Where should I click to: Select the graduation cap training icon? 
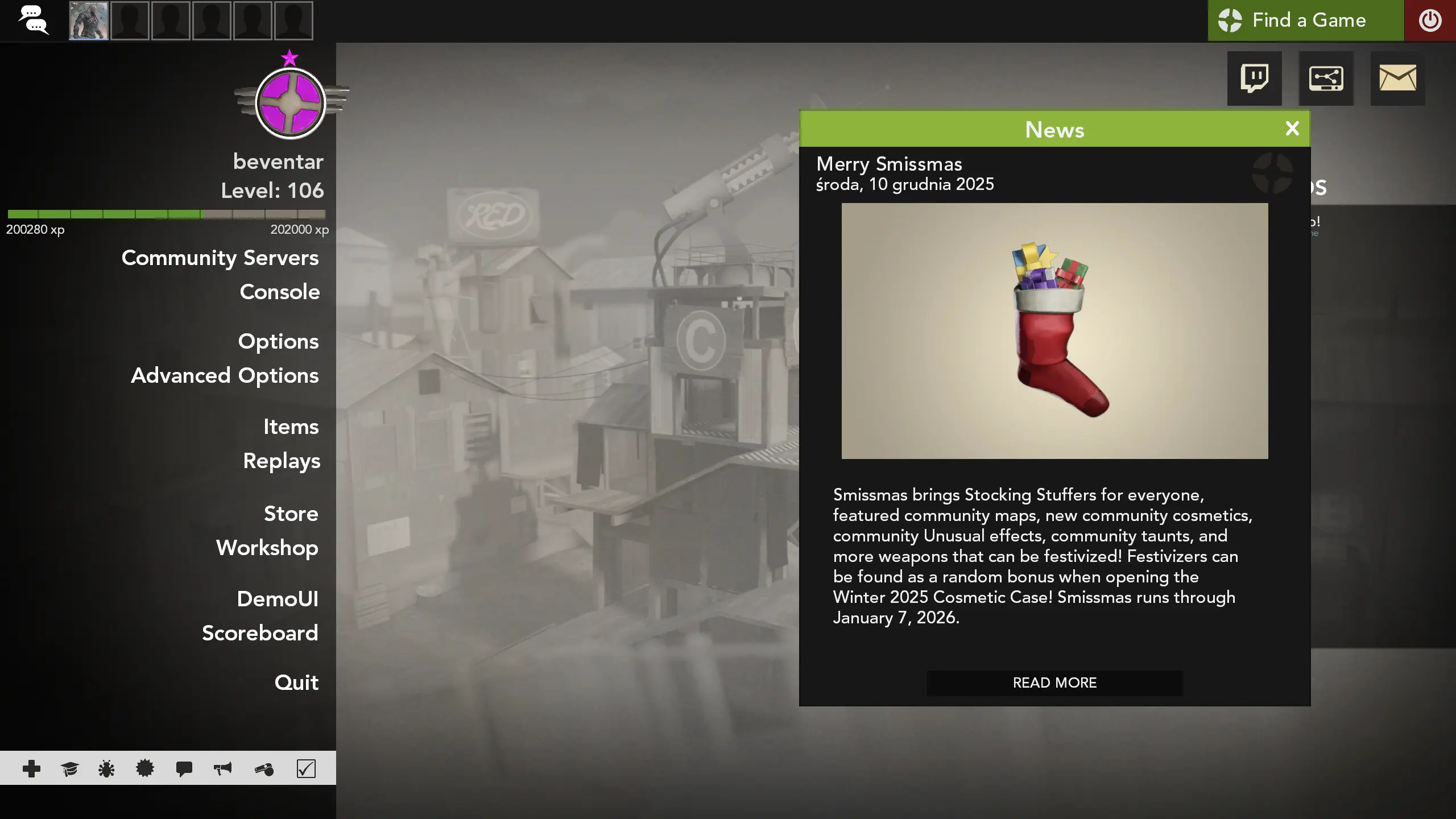point(69,768)
